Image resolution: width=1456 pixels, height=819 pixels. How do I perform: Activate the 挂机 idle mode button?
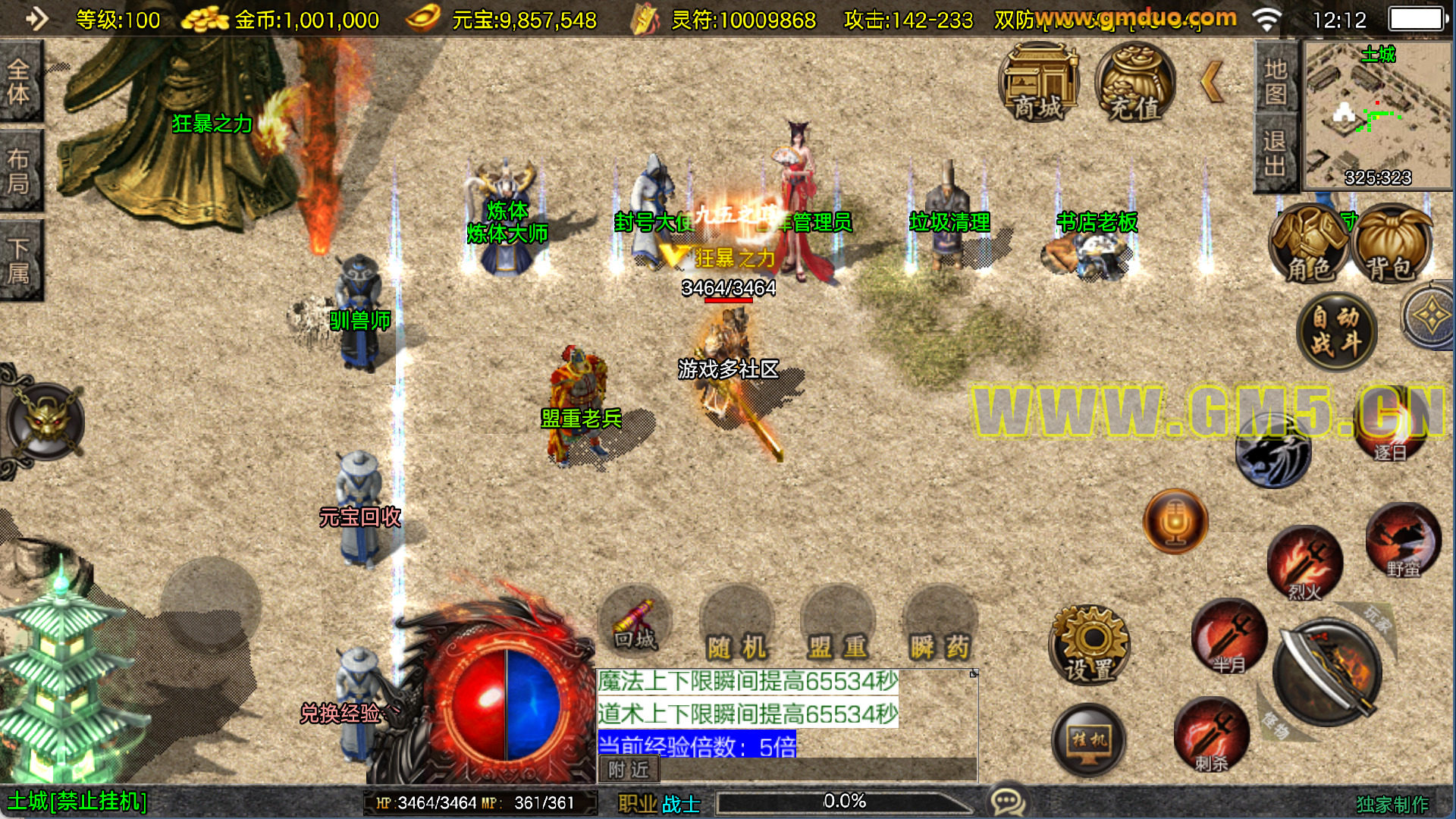1089,739
